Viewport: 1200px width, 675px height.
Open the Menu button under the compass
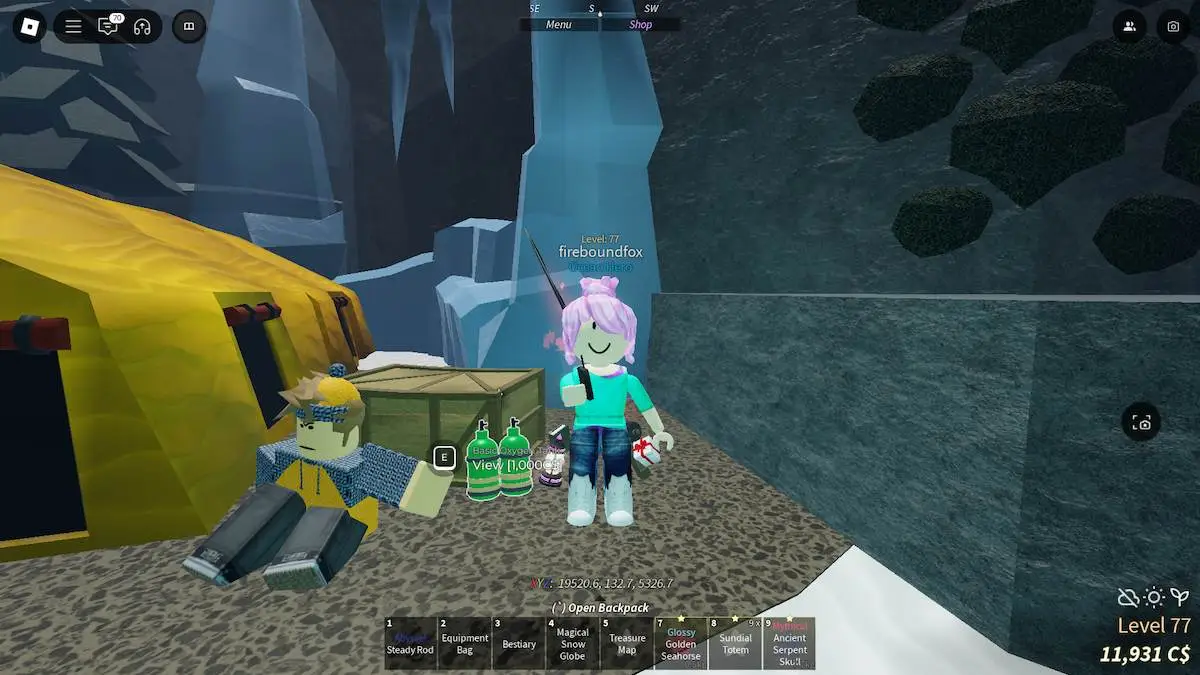pyautogui.click(x=559, y=25)
